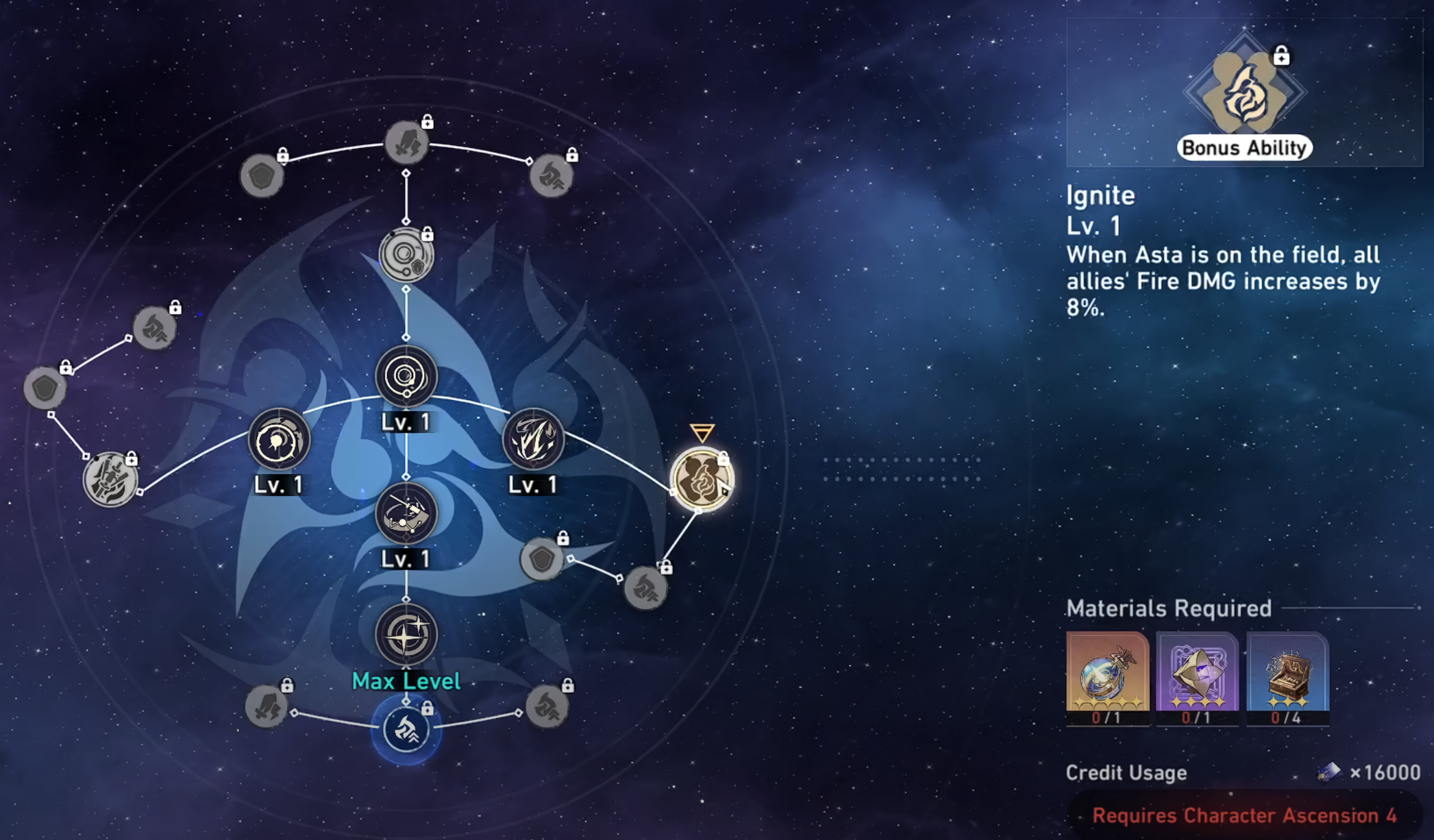Screen dimensions: 1434x840
Task: Select the highlighted gold Ignite bonus ability node
Action: click(x=701, y=479)
